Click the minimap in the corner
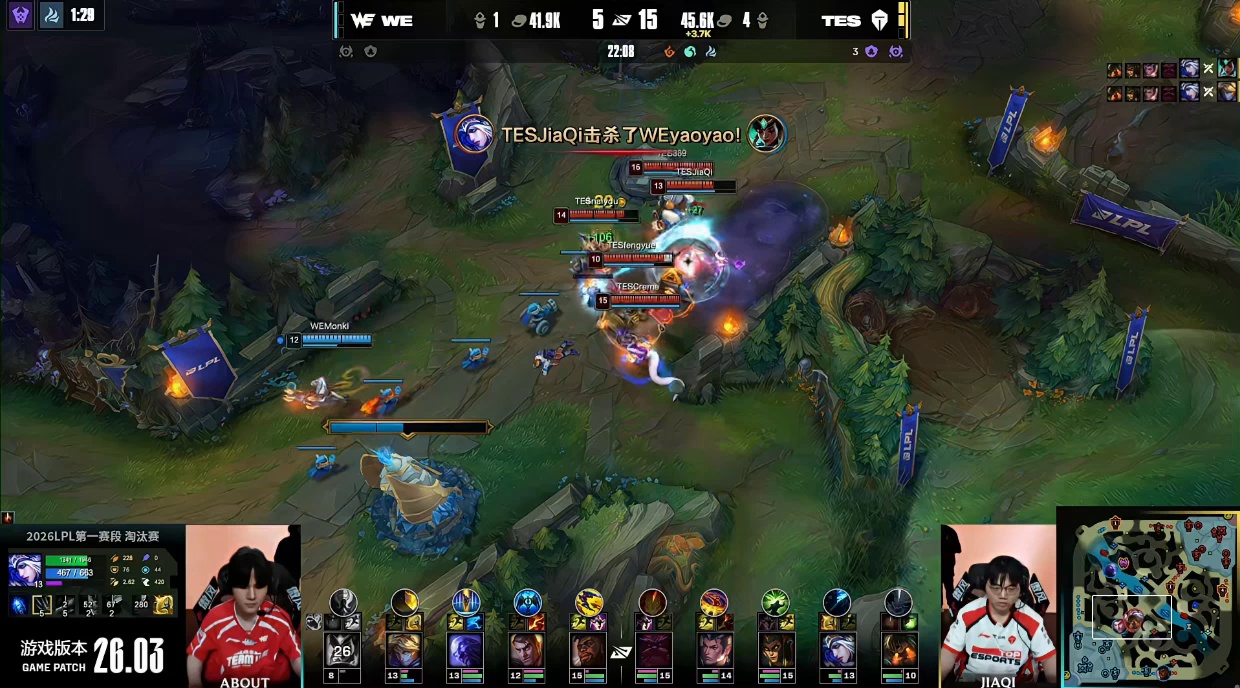 [x=1148, y=597]
